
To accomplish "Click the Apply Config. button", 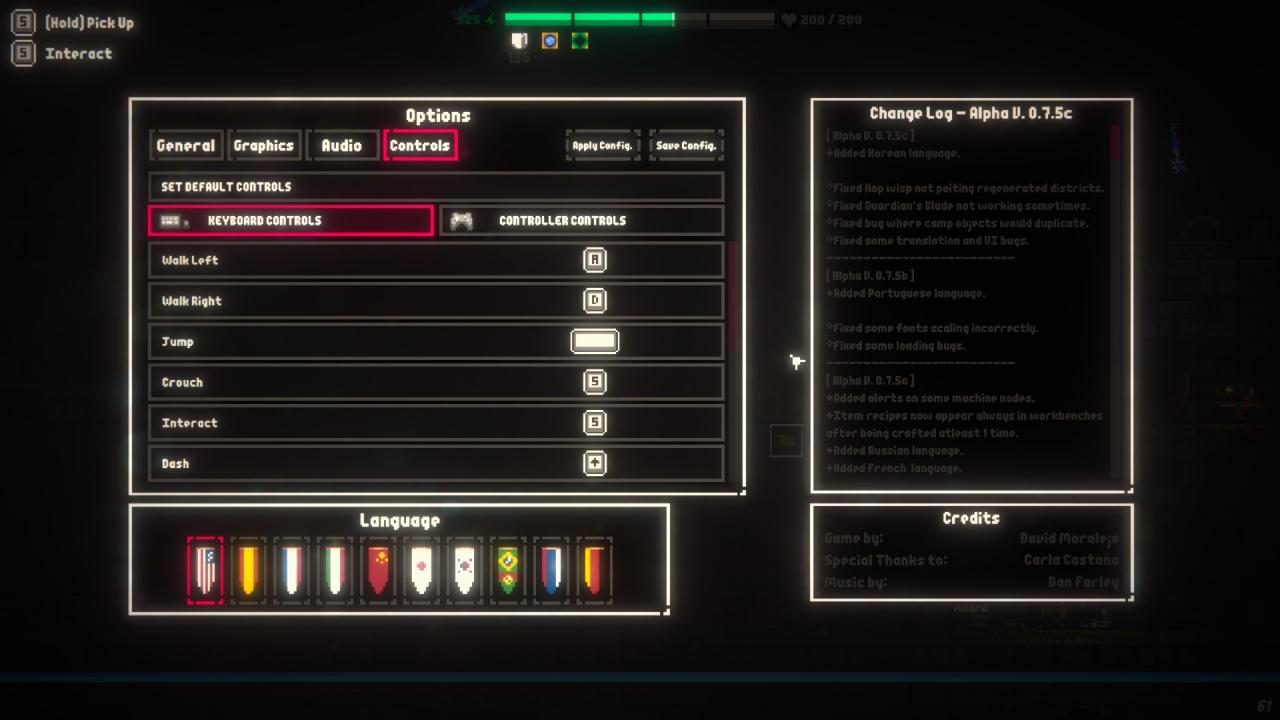I will point(602,146).
